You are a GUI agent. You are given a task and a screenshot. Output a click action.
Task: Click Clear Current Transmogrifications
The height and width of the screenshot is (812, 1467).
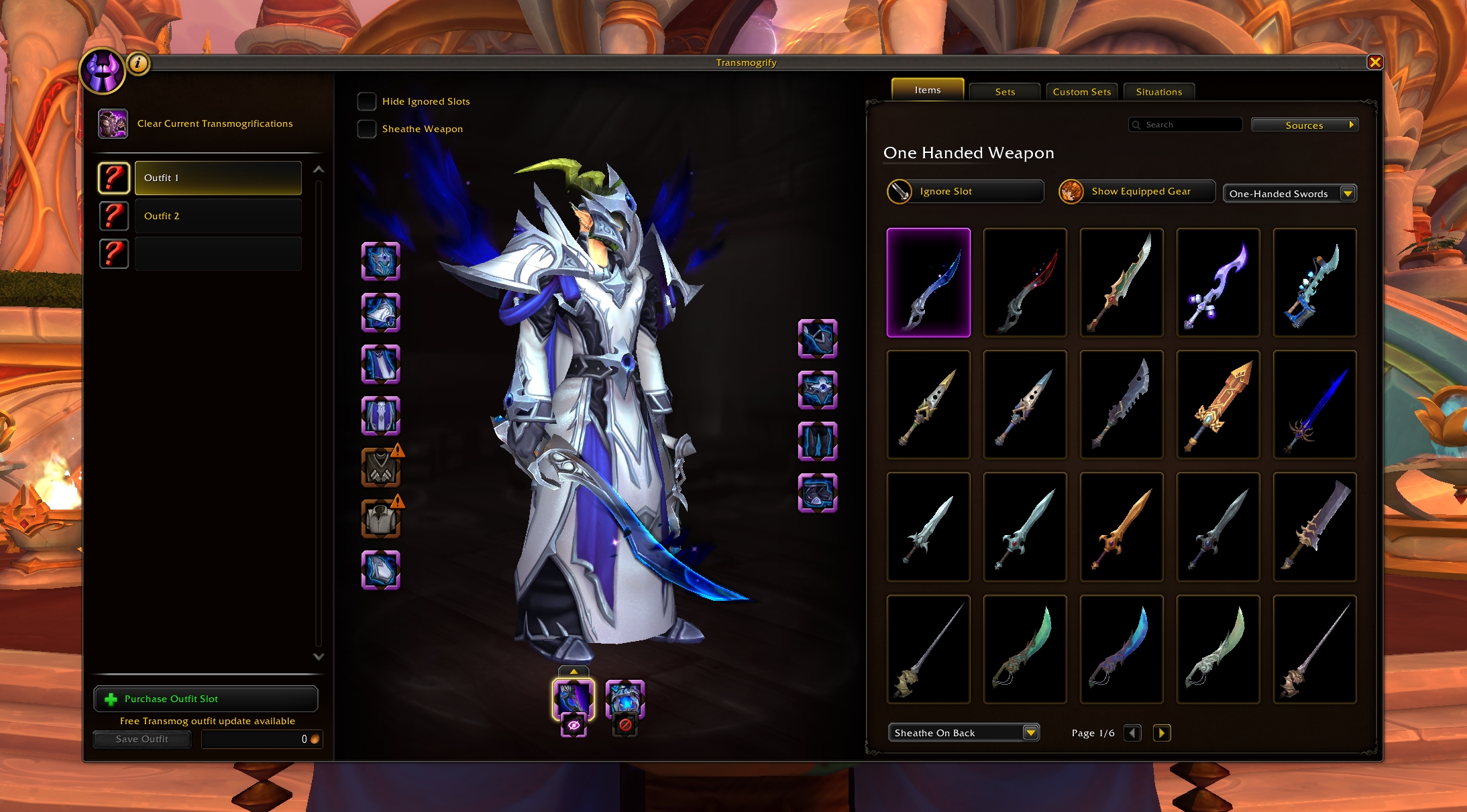(215, 123)
